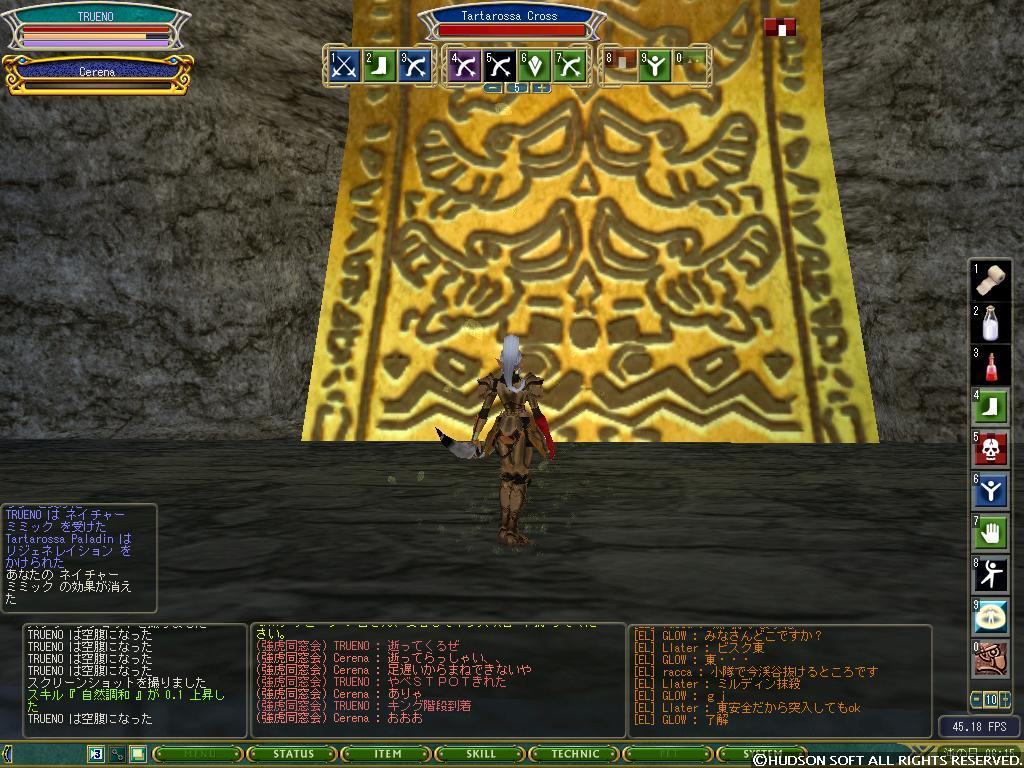This screenshot has height=768, width=1024.
Task: Increase the top hotbar page number
Action: point(541,89)
